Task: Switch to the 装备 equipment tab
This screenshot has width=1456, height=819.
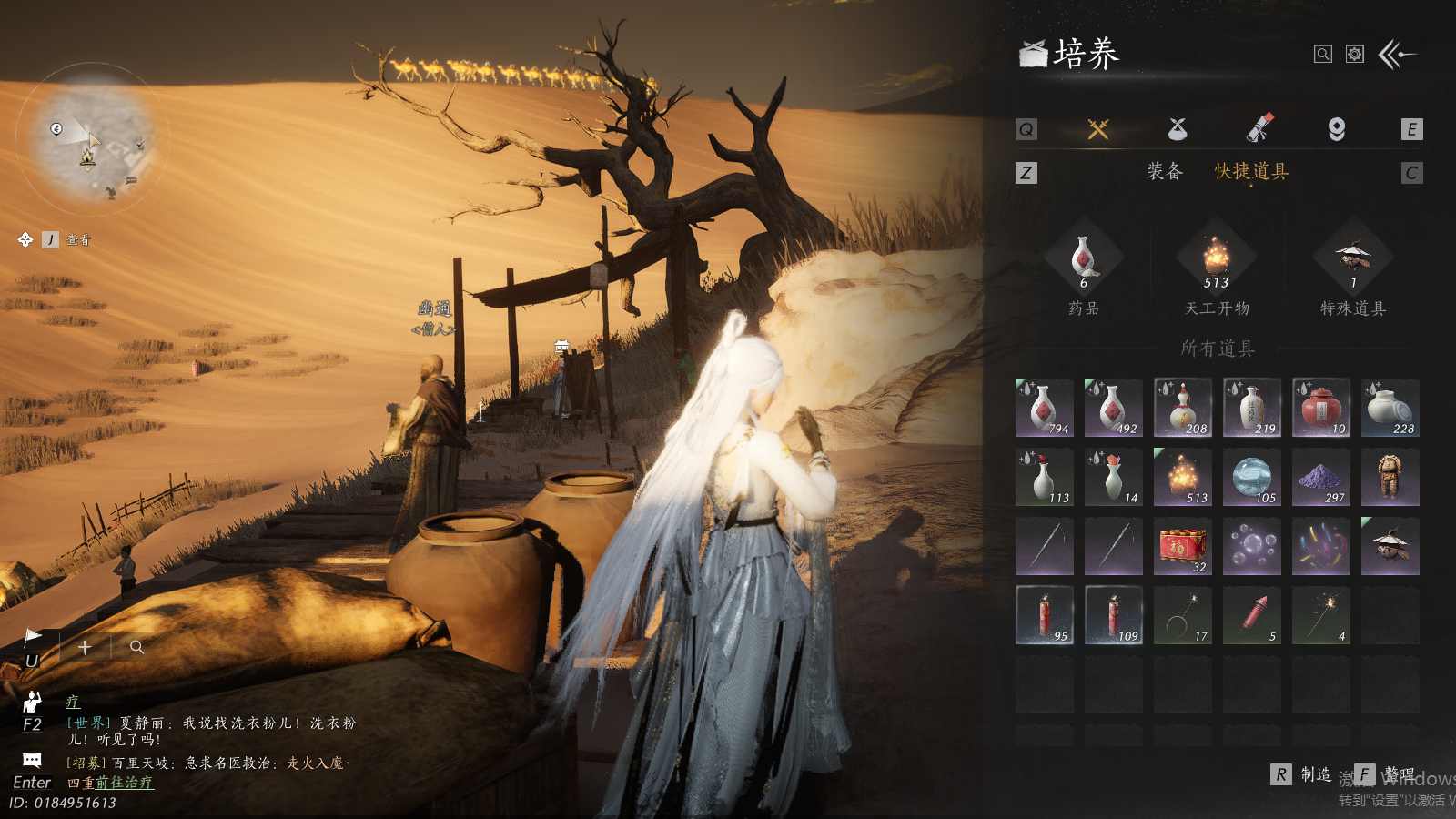Action: click(1164, 171)
